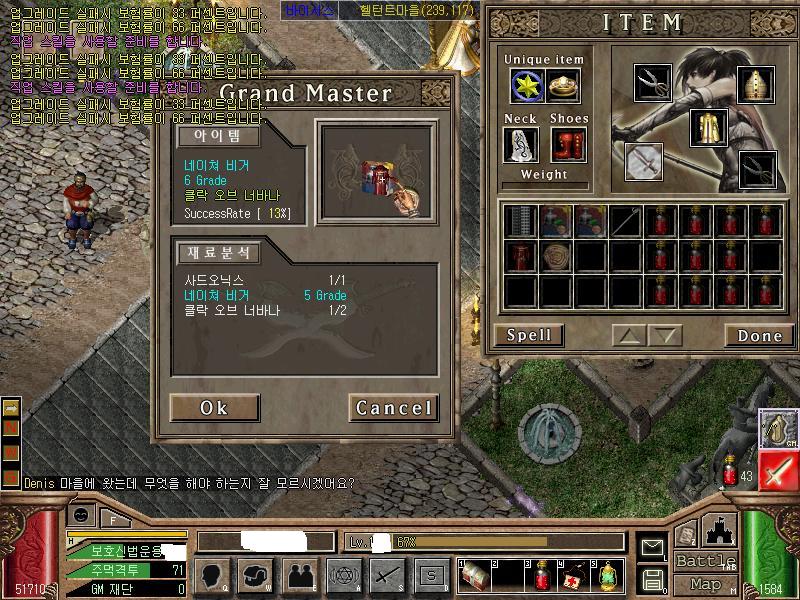Select the staff item in inventory
Viewport: 800px width, 600px height.
tap(626, 221)
